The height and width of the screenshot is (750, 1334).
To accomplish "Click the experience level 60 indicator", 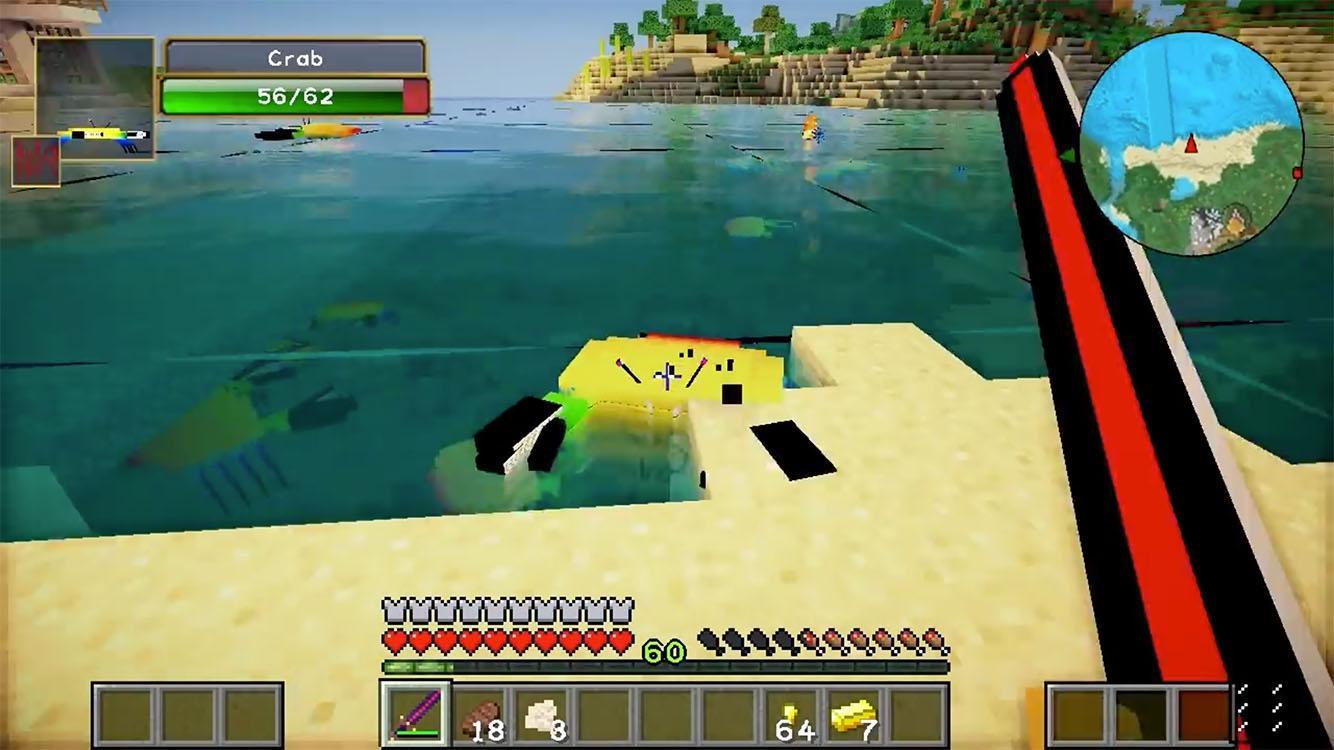I will (665, 649).
